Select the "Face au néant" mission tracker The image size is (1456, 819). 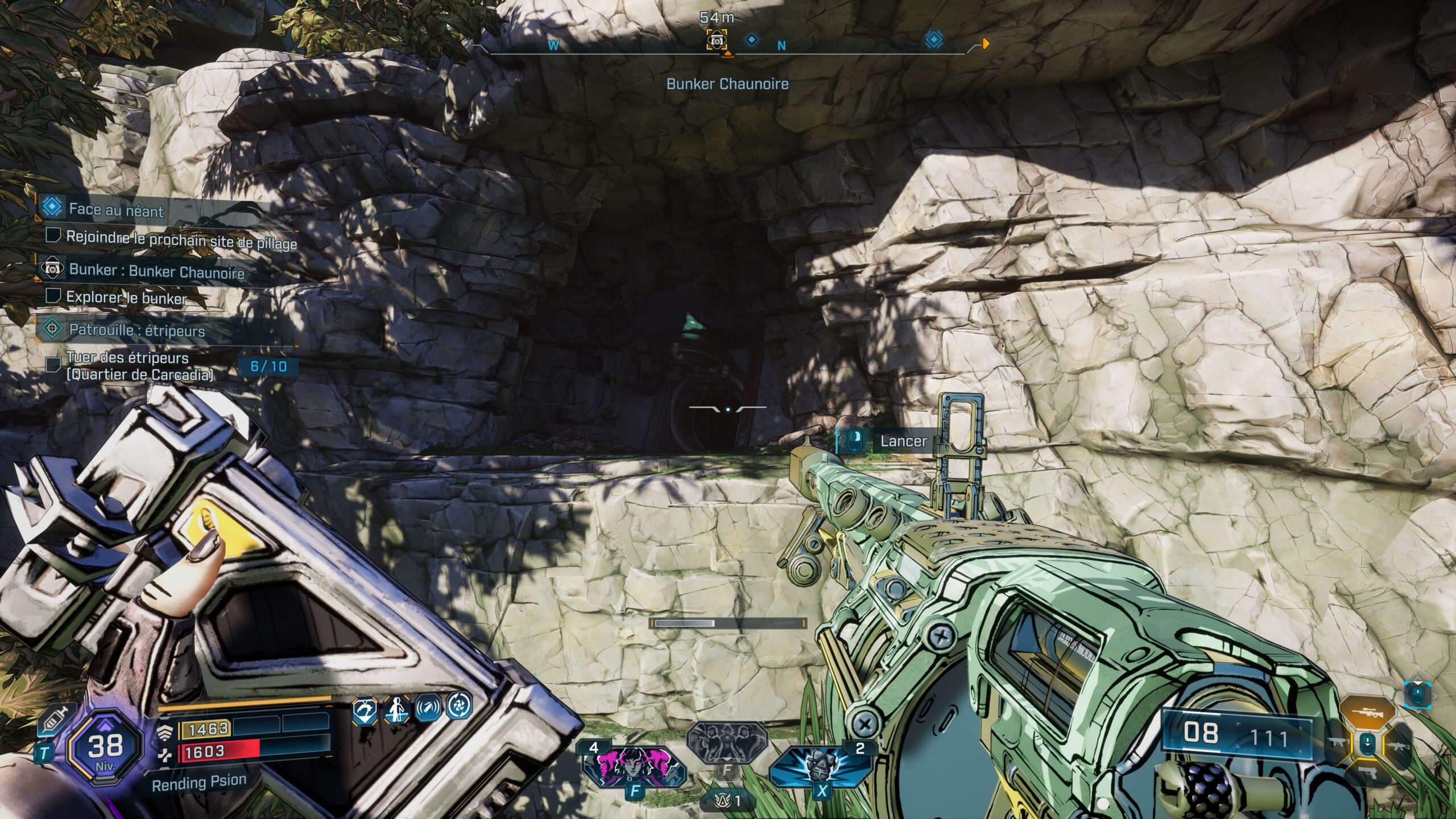(x=117, y=210)
